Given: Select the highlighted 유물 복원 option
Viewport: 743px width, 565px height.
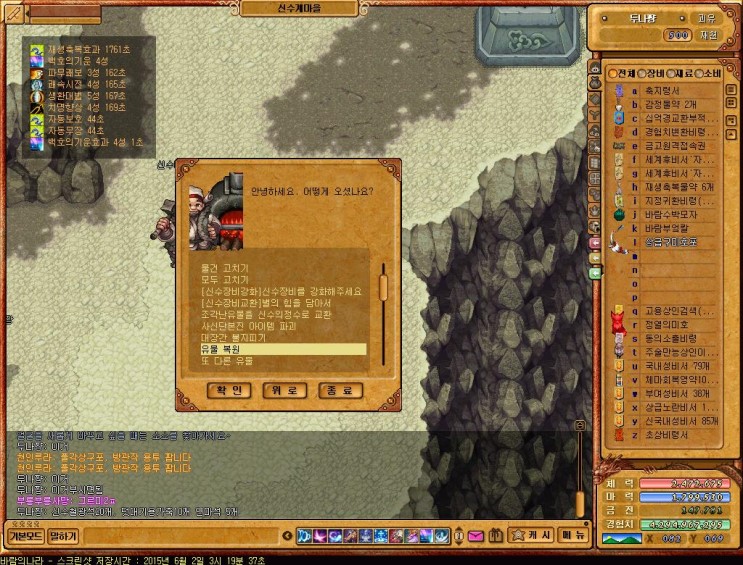Looking at the screenshot, I should click(282, 349).
